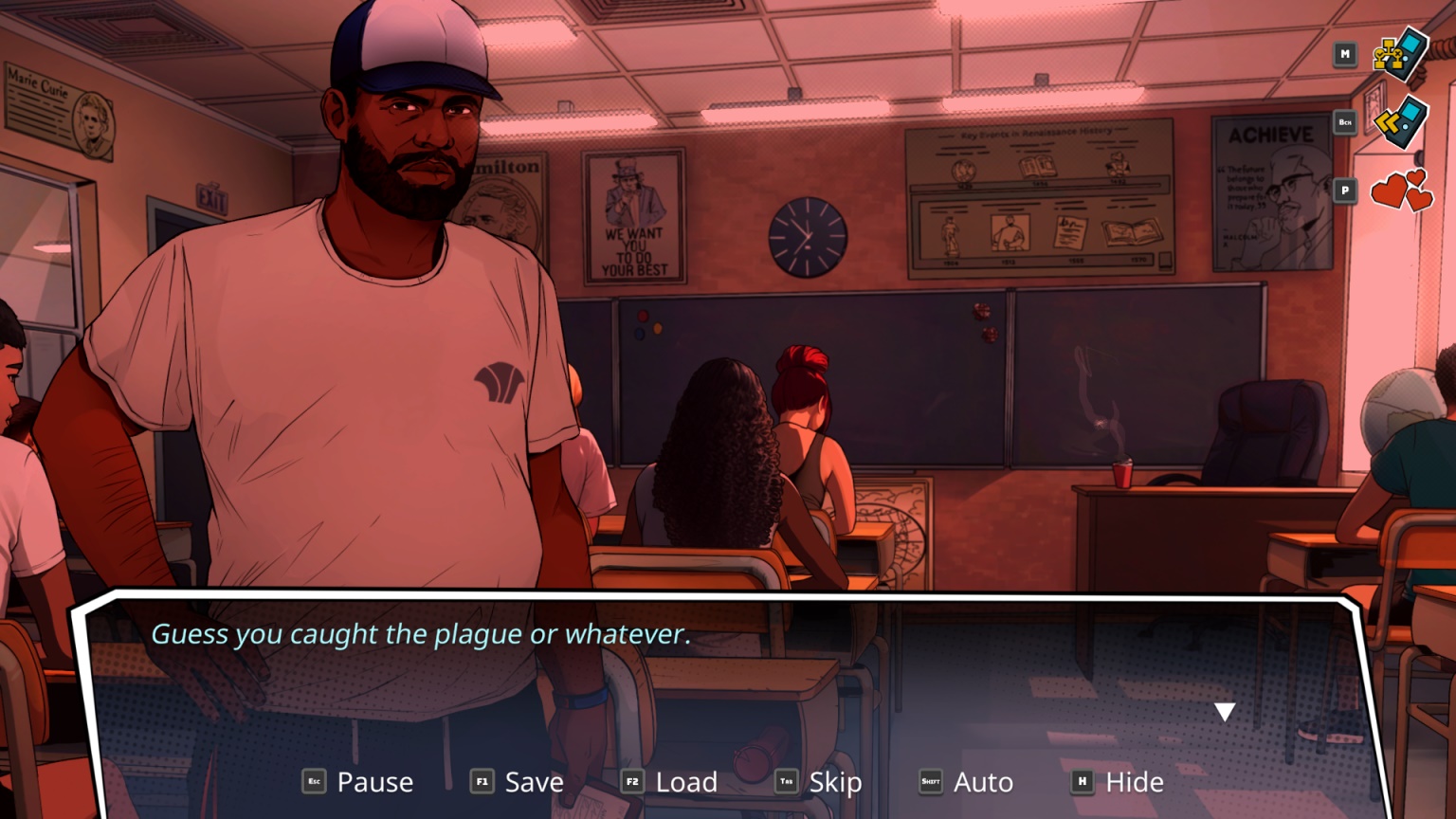Click the F1 key badge beside Save
The width and height of the screenshot is (1456, 819).
tap(482, 782)
